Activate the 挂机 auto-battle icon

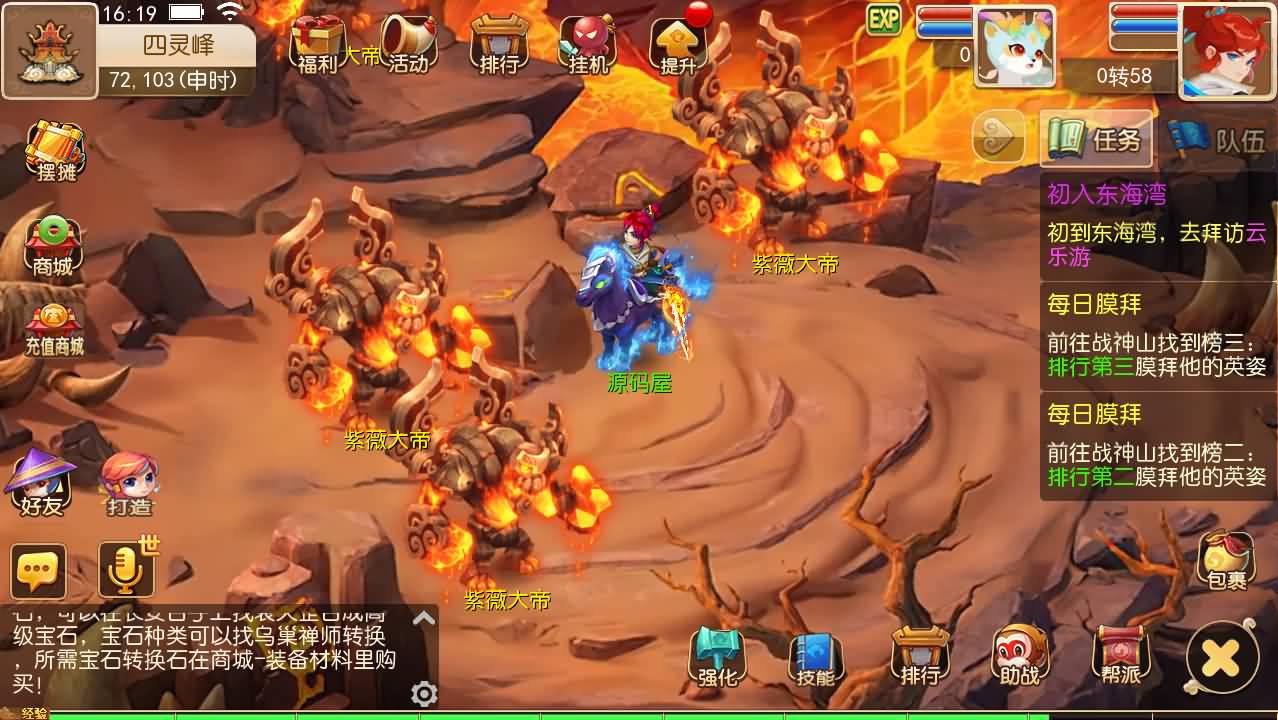coord(588,45)
